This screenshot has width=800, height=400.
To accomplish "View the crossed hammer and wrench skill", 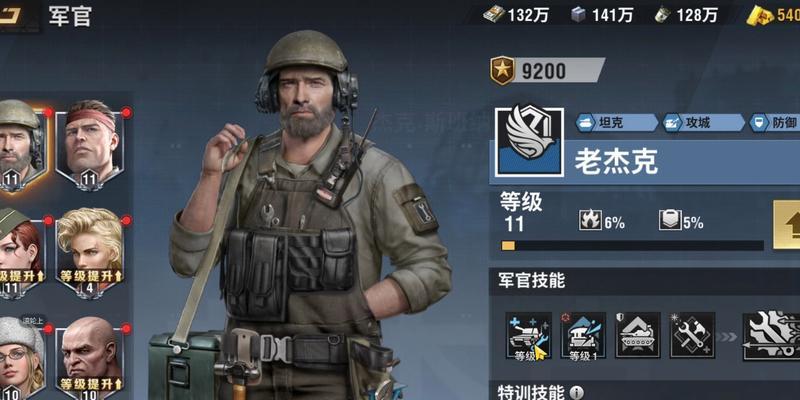I will click(692, 335).
